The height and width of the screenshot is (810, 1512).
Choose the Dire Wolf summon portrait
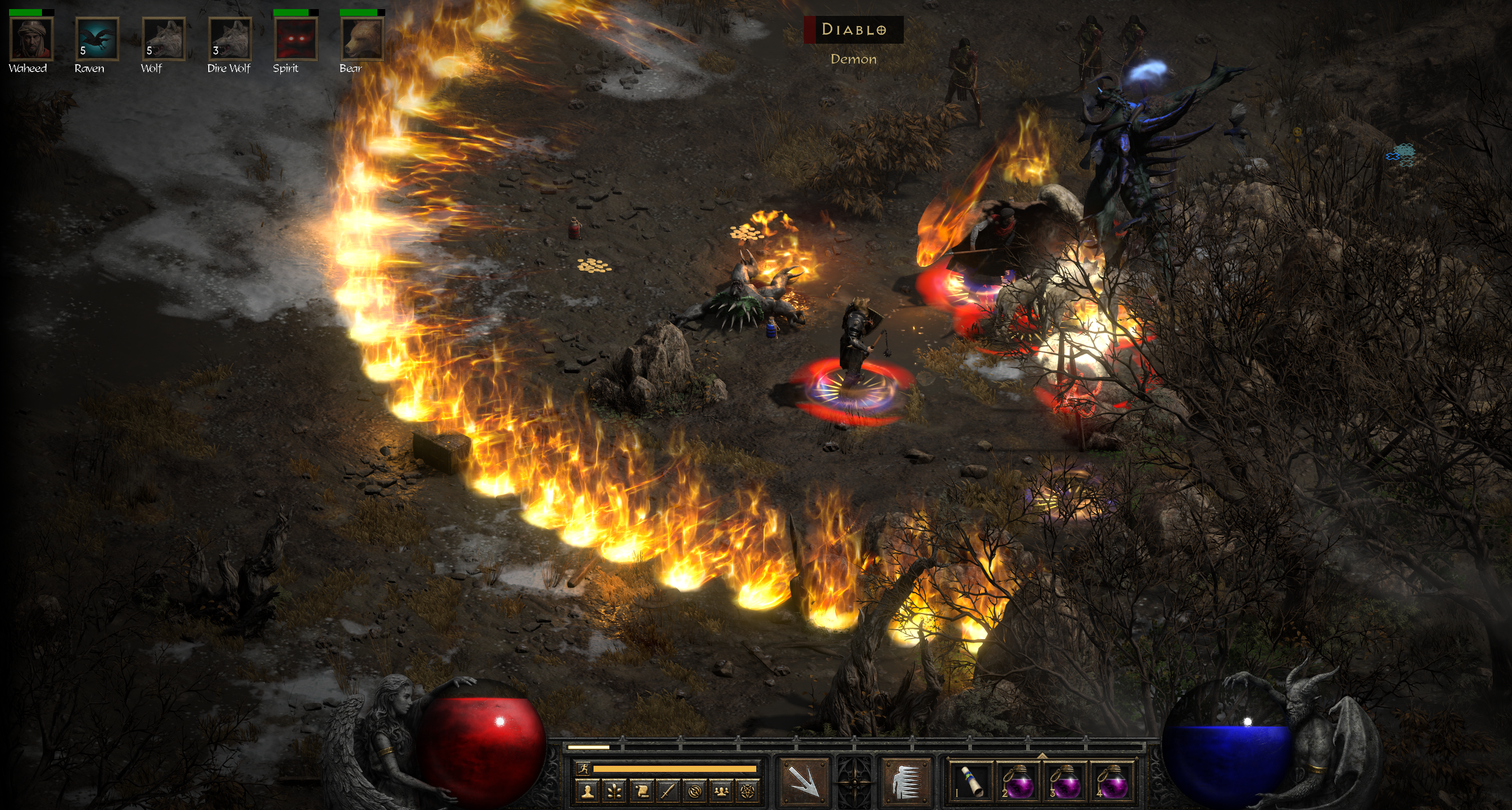tap(230, 39)
